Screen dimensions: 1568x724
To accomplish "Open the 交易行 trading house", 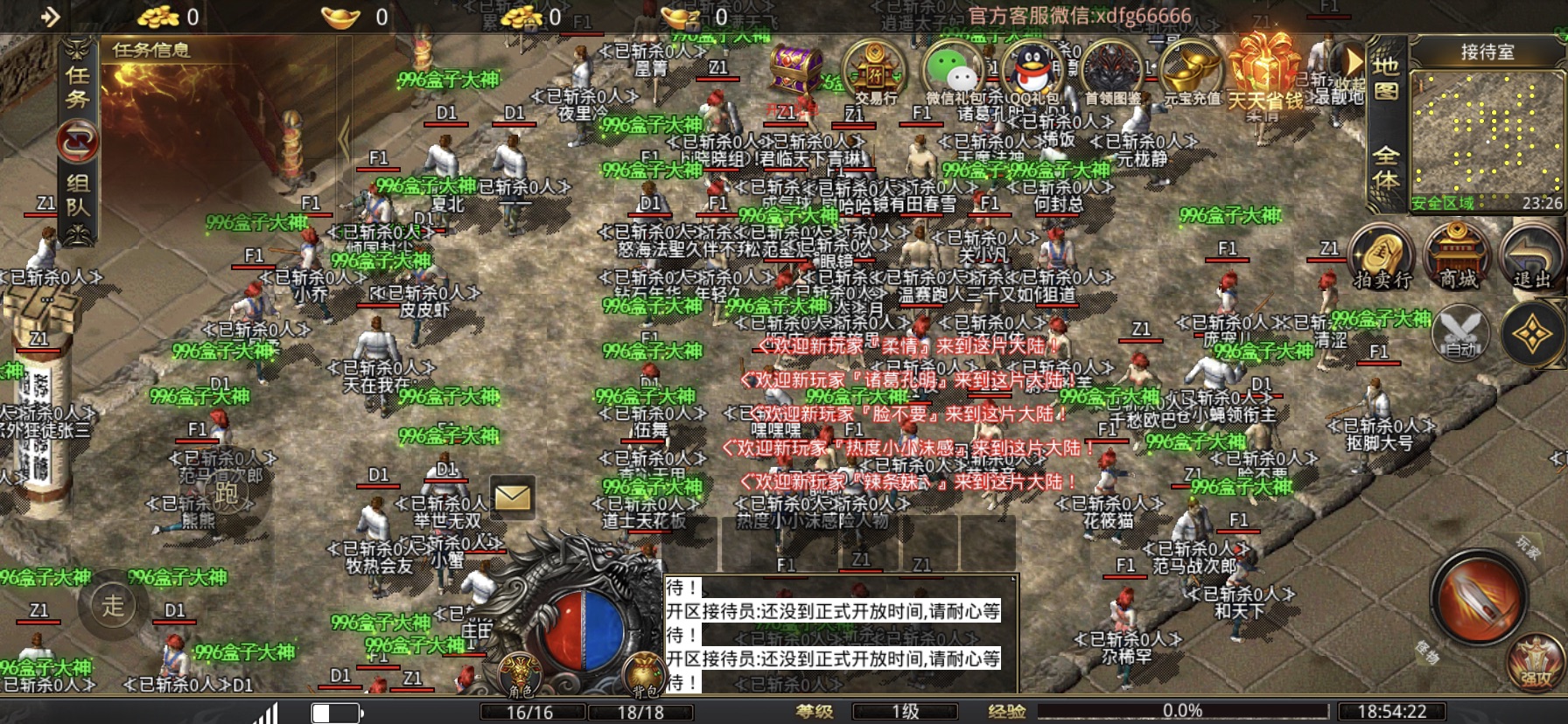I will click(876, 70).
